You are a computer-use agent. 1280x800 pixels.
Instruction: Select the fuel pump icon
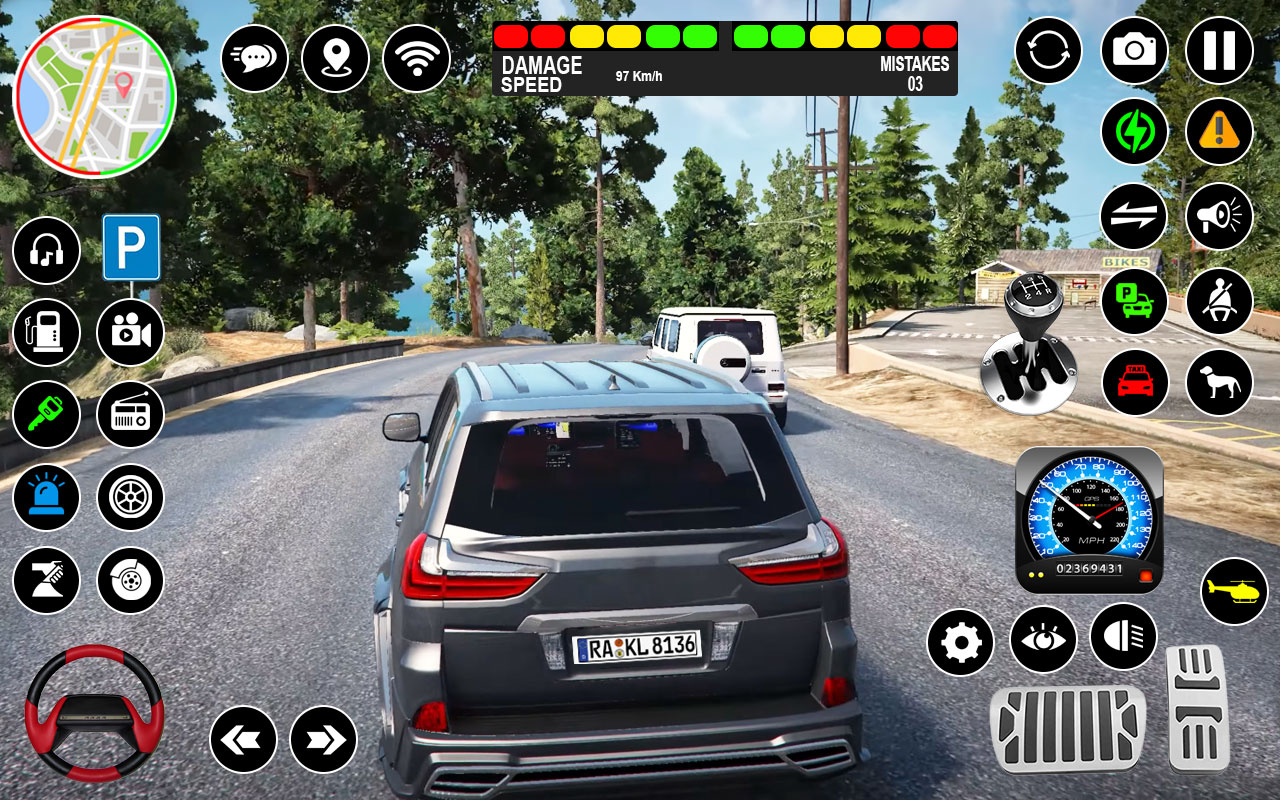(46, 332)
